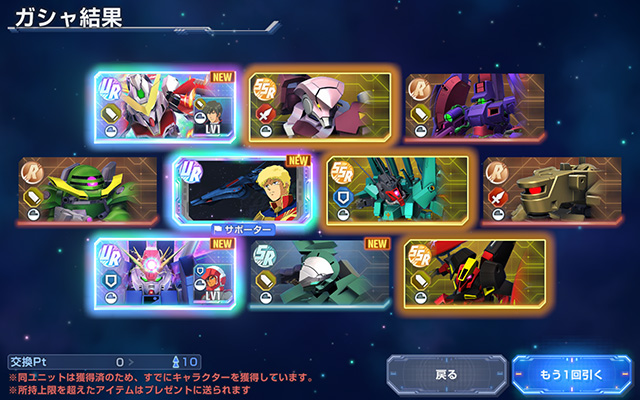View the R purple mobile suit card

pyautogui.click(x=475, y=107)
